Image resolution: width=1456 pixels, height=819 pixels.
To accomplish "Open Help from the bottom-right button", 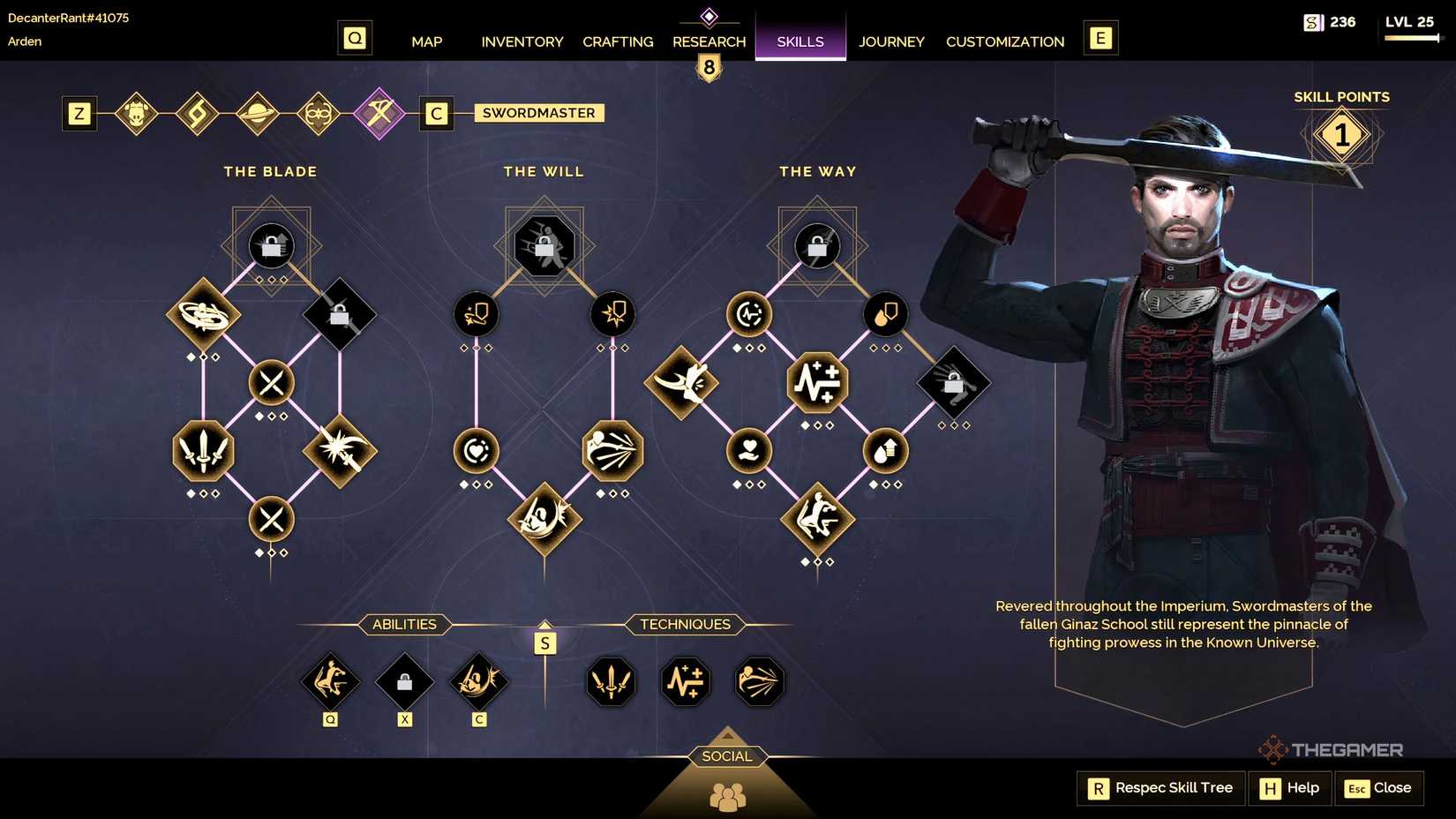I will click(x=1289, y=788).
